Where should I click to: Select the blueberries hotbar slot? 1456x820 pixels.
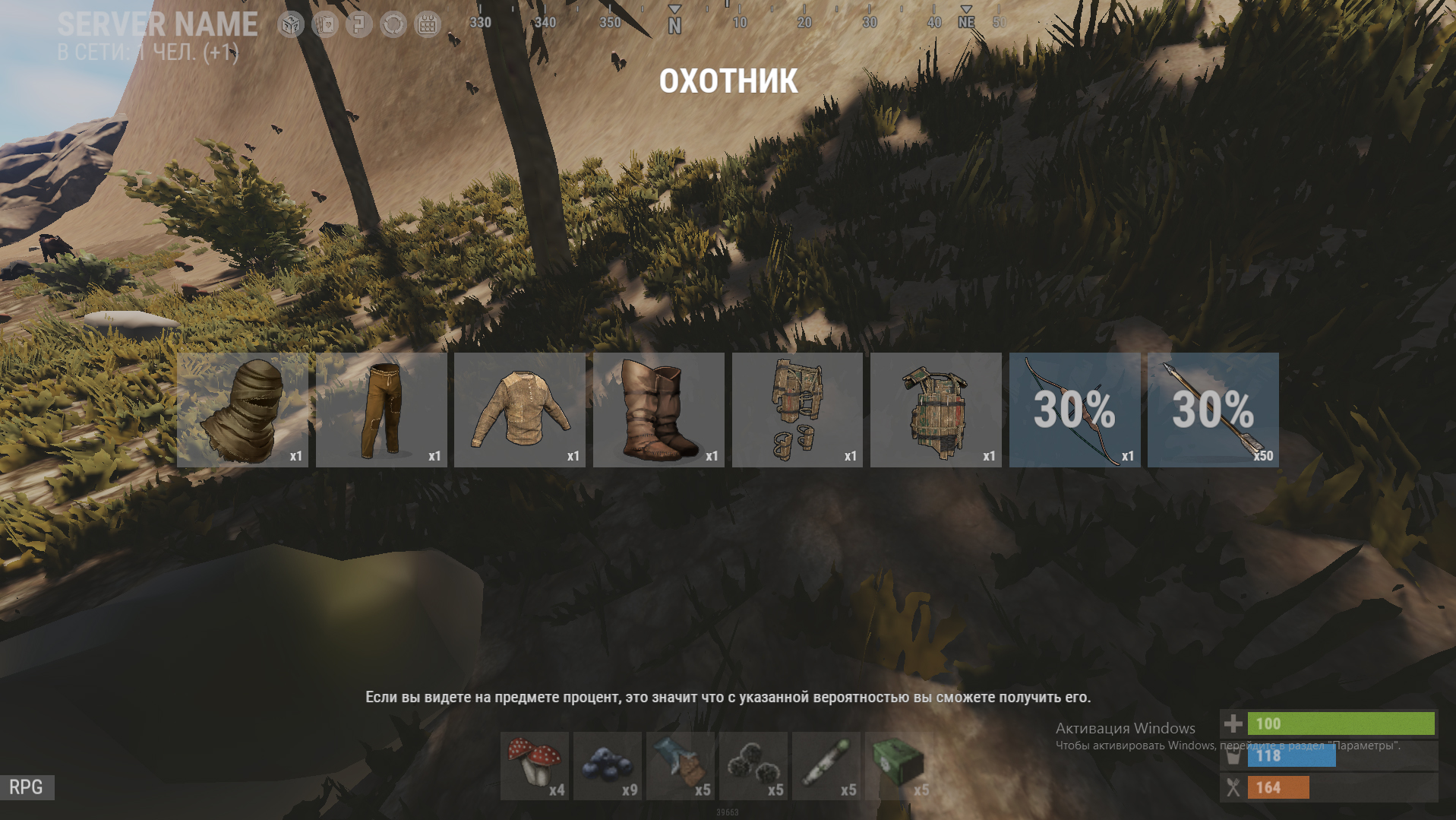608,765
